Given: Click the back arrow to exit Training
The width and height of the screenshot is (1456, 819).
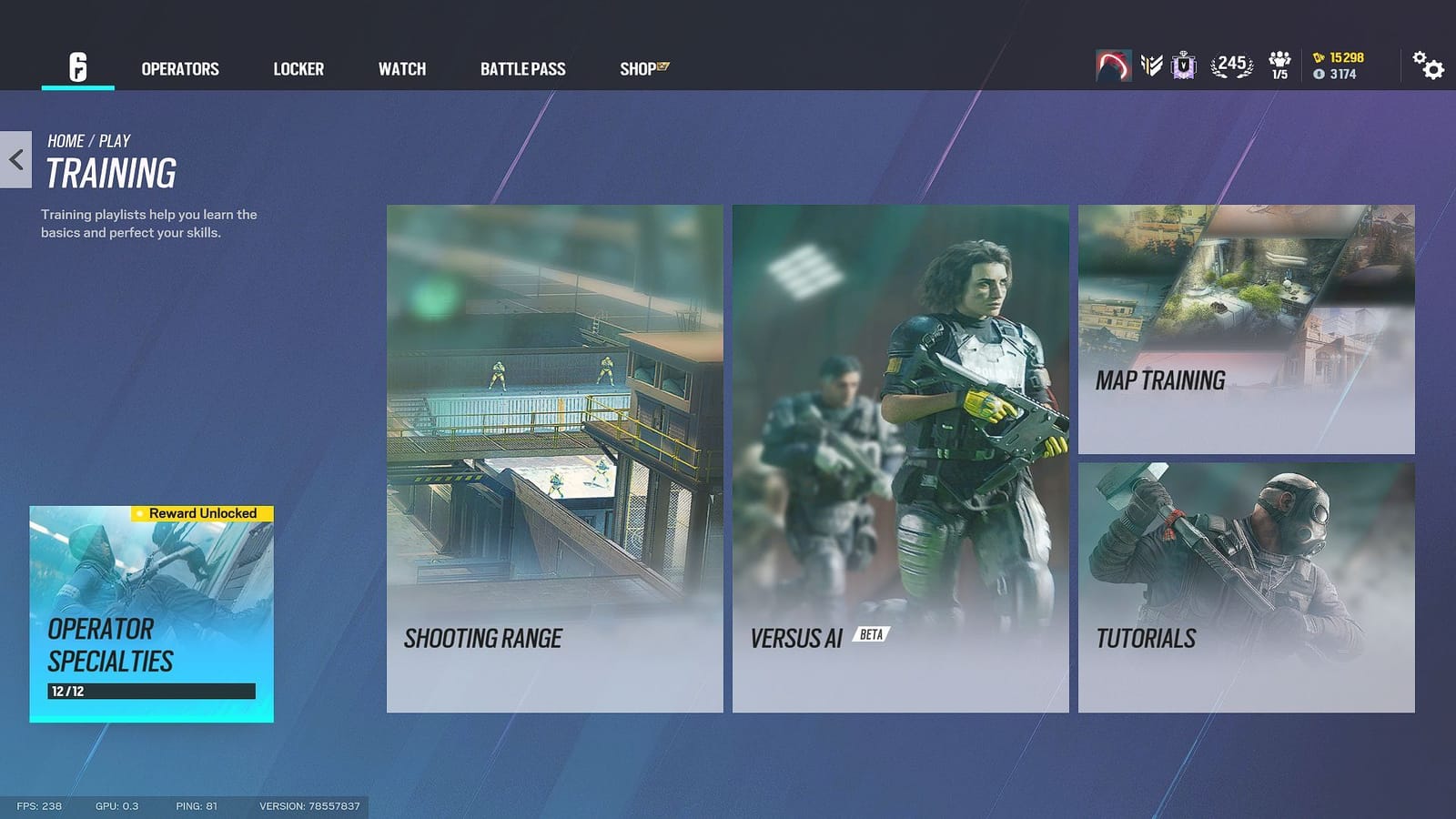Looking at the screenshot, I should tap(15, 159).
